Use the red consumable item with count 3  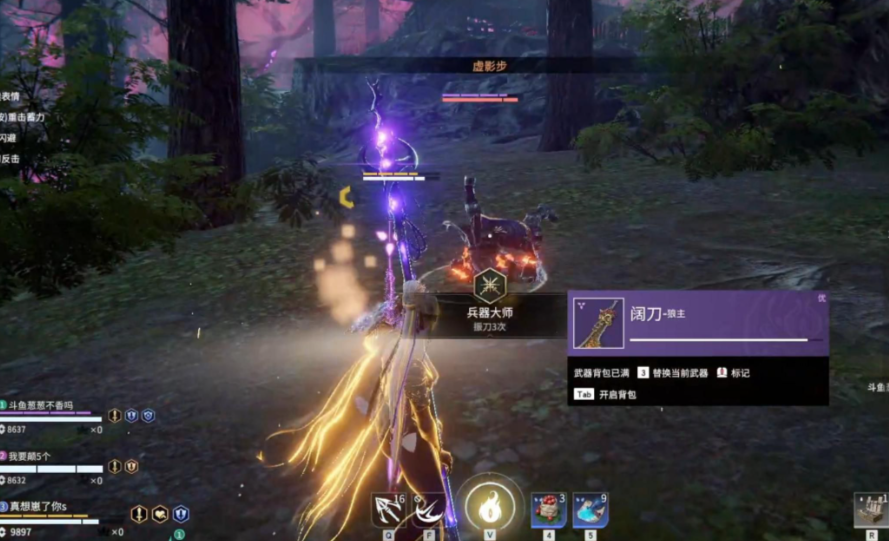click(x=547, y=509)
